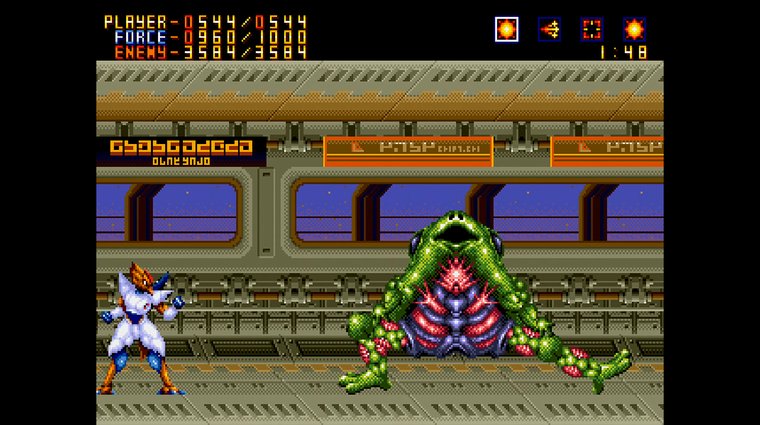
Task: Pick the unframed fireball weapon icon
Action: click(x=634, y=29)
